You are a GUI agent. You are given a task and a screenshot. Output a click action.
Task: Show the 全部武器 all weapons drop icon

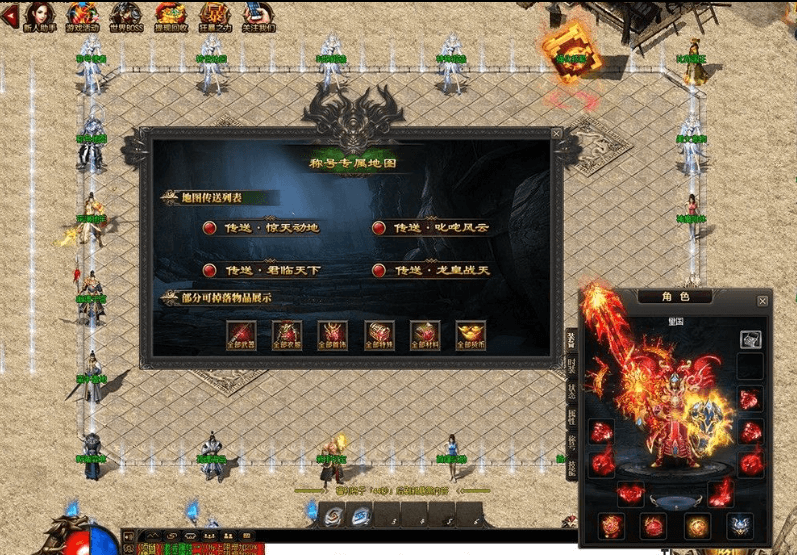(x=241, y=334)
